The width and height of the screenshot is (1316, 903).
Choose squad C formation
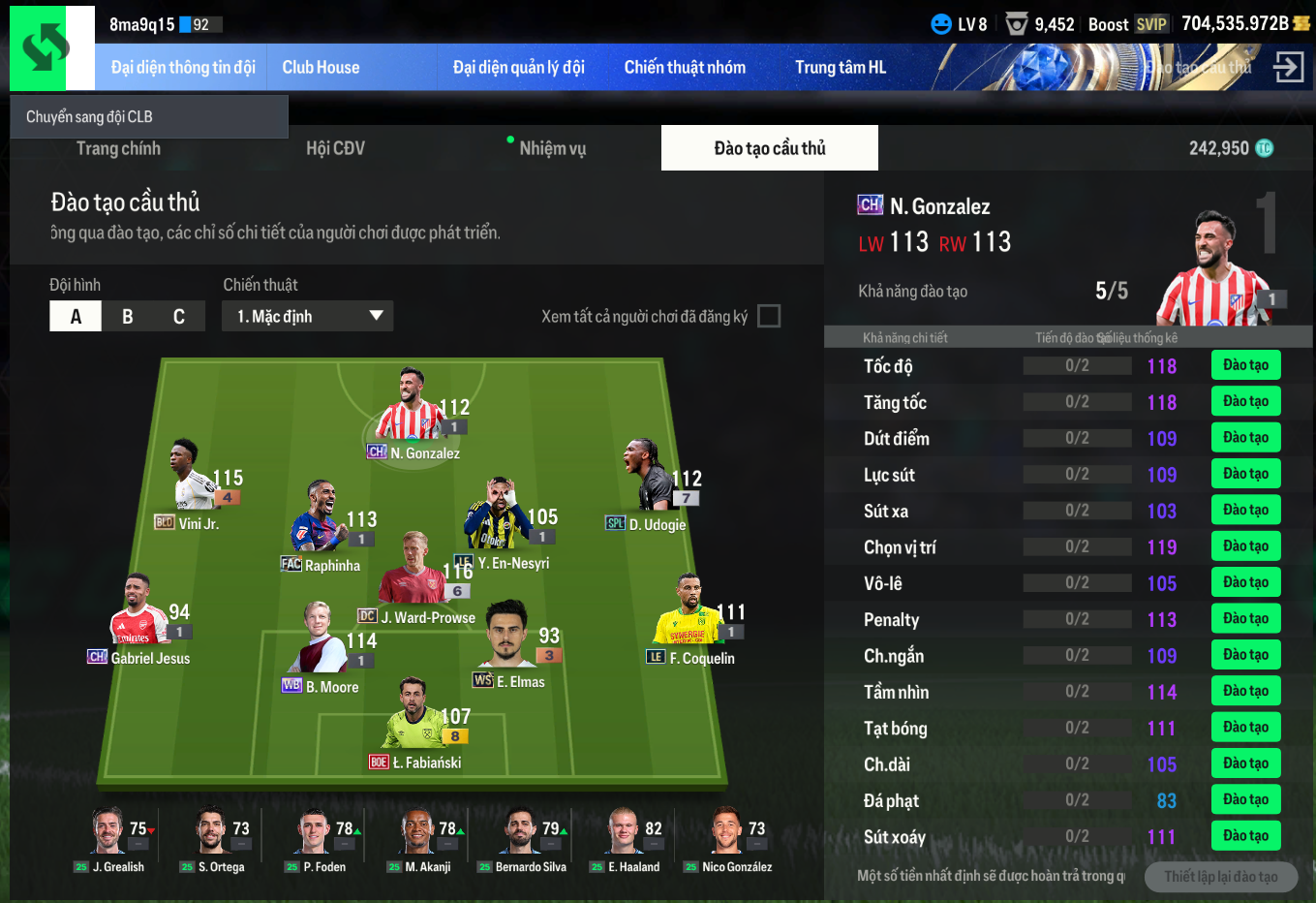point(179,317)
